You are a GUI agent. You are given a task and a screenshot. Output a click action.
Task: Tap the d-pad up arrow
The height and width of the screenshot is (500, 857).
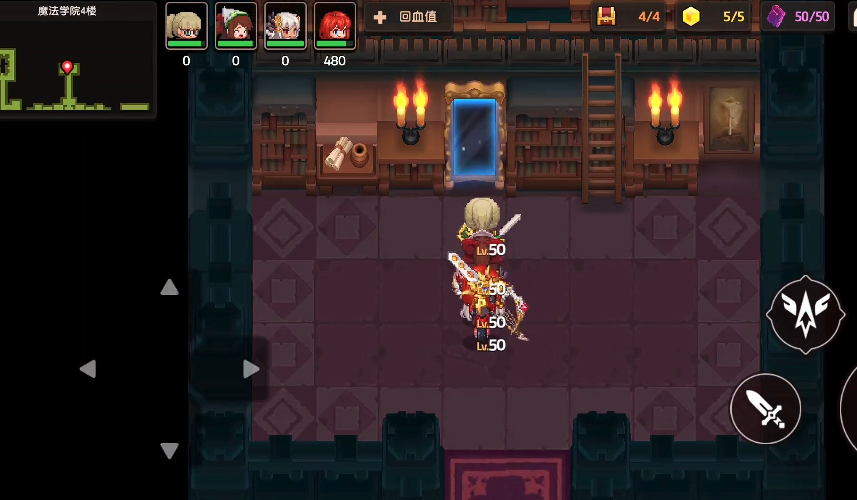coord(170,288)
